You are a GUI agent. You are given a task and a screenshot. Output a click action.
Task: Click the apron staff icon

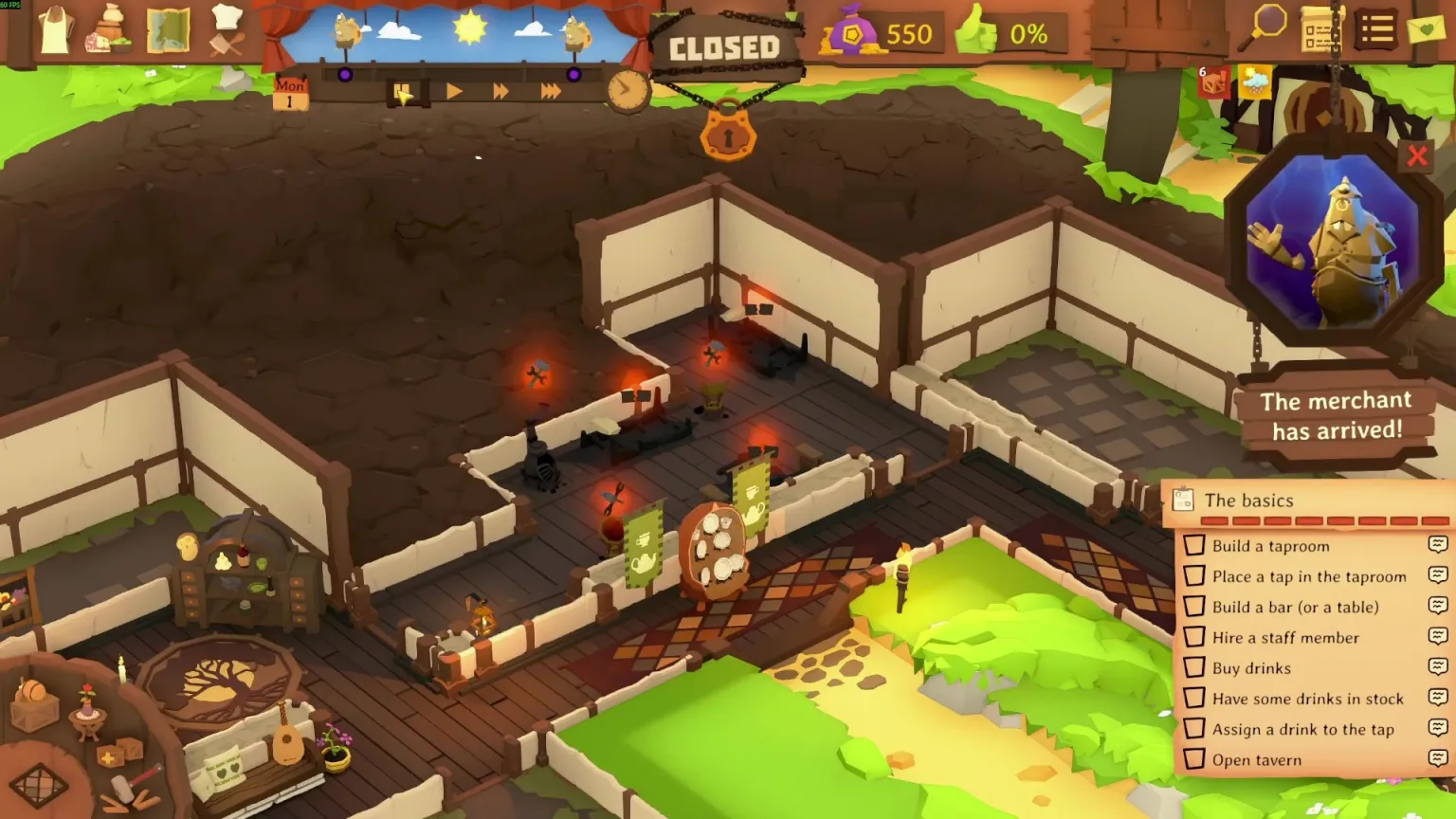coord(54,28)
